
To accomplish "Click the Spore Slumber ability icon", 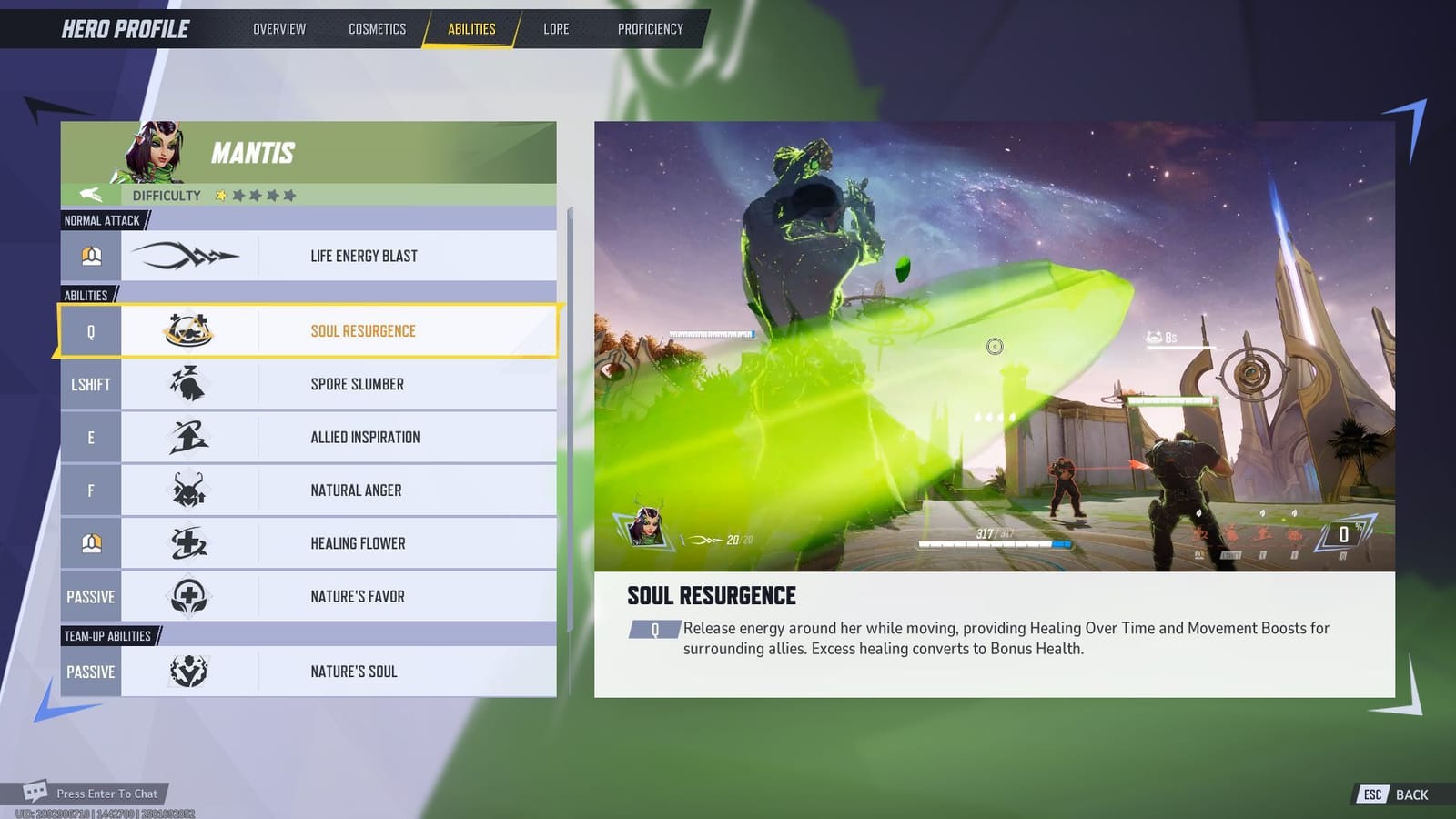I will pyautogui.click(x=188, y=384).
